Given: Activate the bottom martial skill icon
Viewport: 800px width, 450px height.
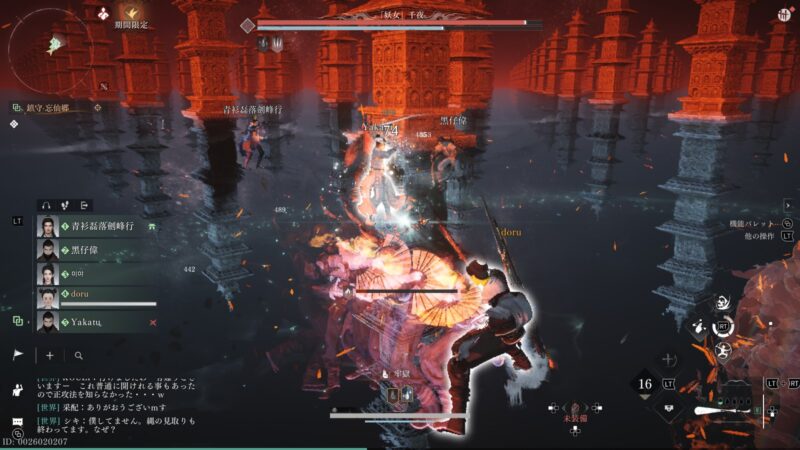Looking at the screenshot, I should (722, 349).
